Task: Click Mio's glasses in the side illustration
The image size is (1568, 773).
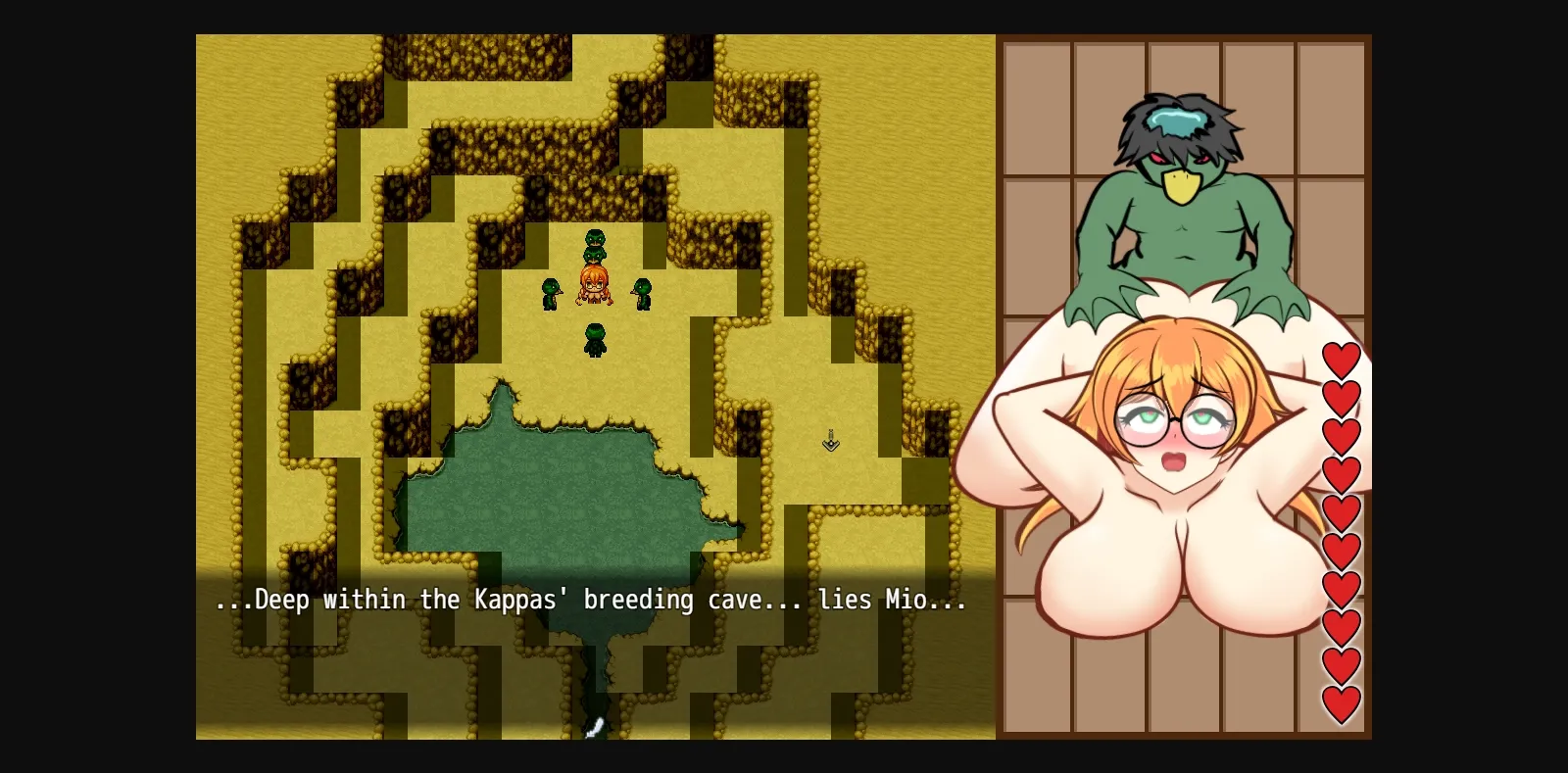Action: point(1173,418)
